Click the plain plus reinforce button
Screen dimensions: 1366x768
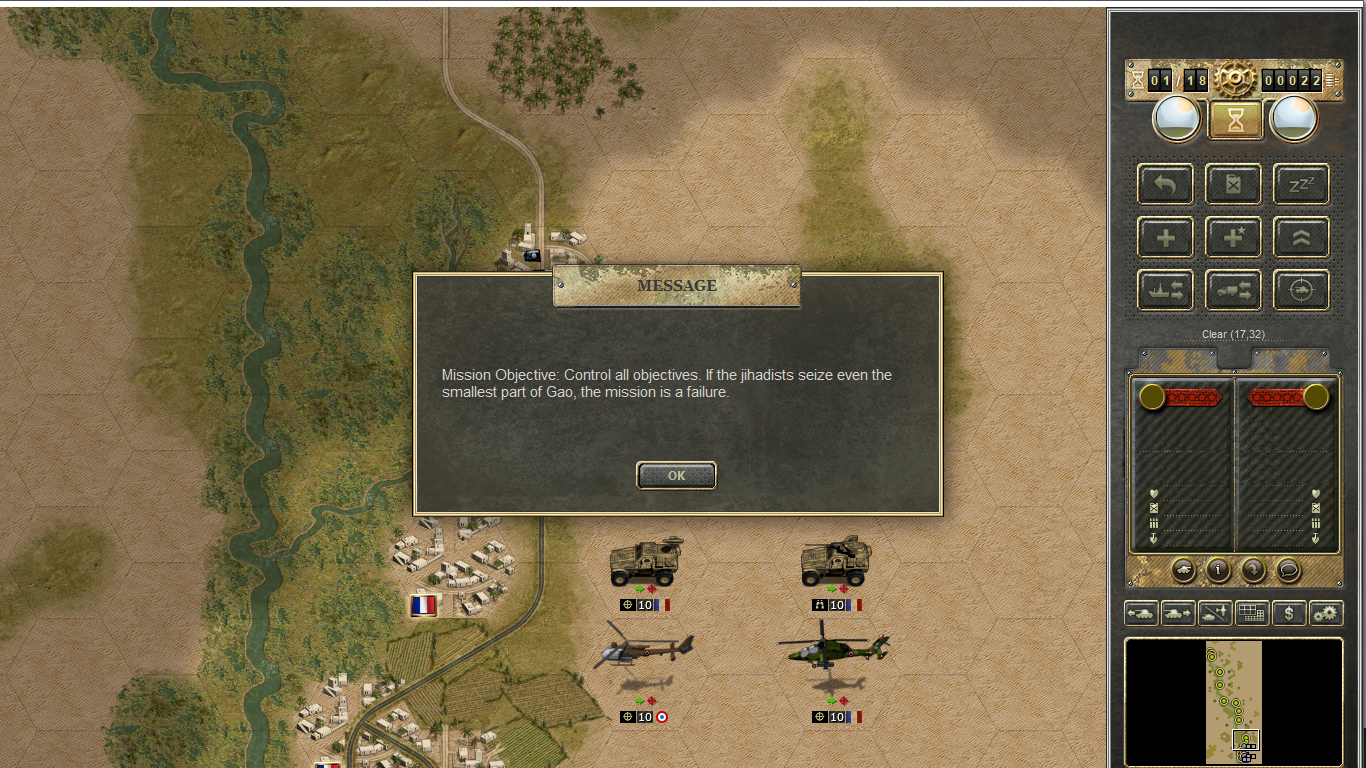tap(1165, 238)
